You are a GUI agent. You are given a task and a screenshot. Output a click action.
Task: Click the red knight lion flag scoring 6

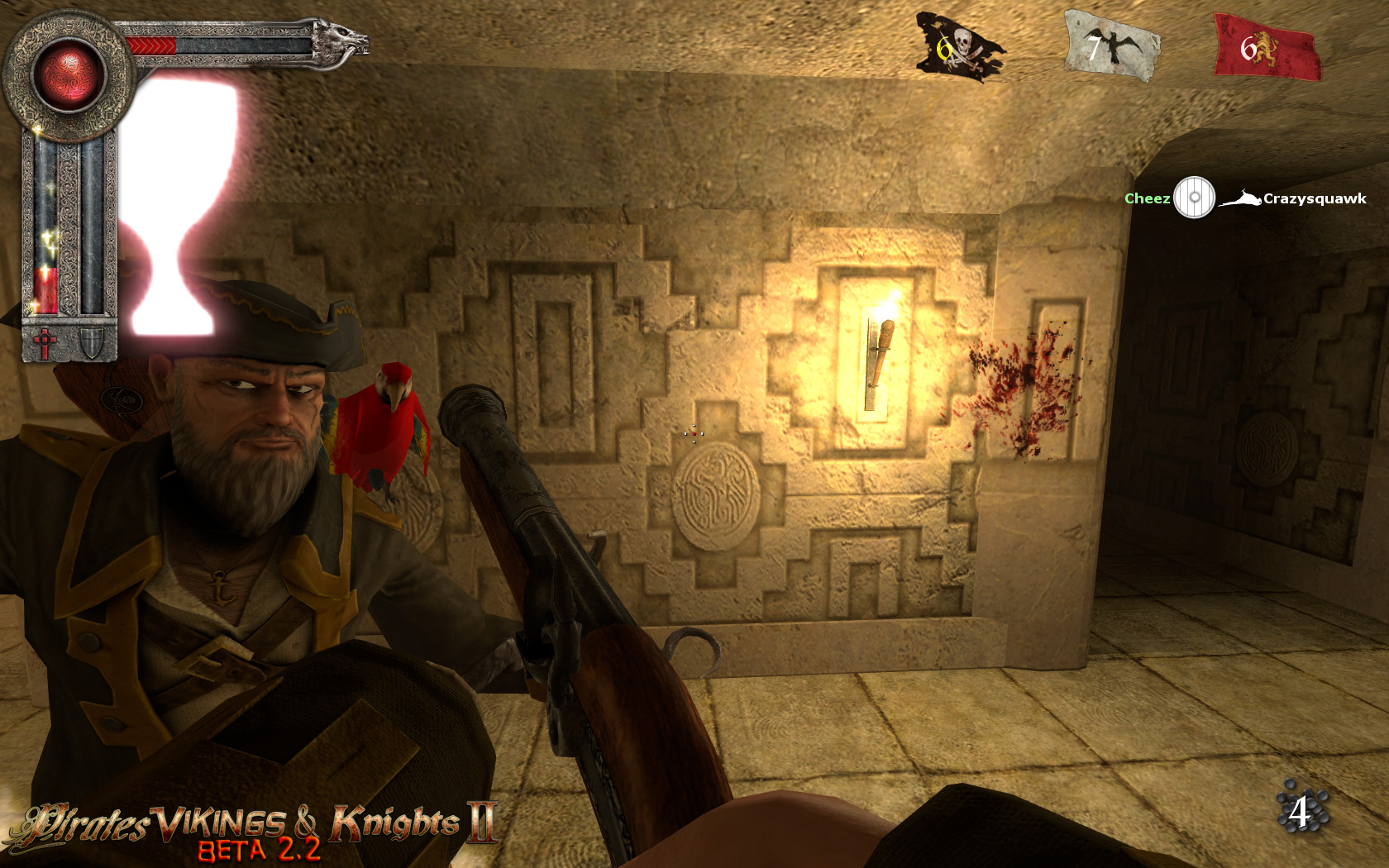1257,45
